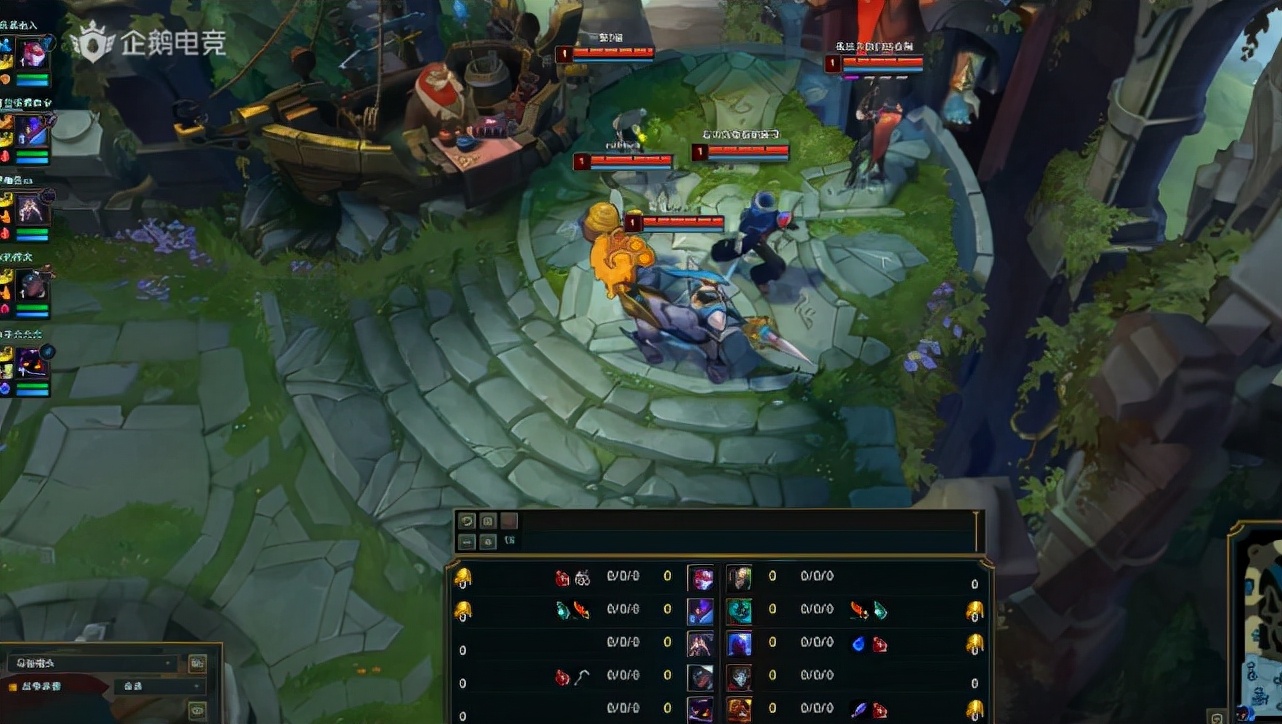Click the dark red square swatch in the scoreboard header

point(508,520)
